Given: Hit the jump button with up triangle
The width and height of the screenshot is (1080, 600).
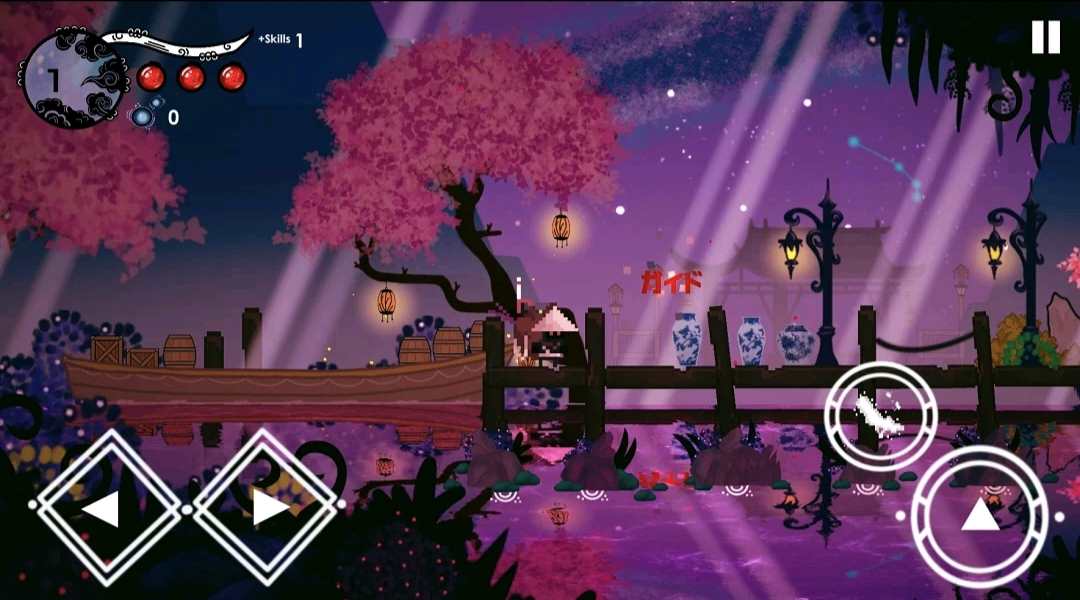Looking at the screenshot, I should coord(979,515).
